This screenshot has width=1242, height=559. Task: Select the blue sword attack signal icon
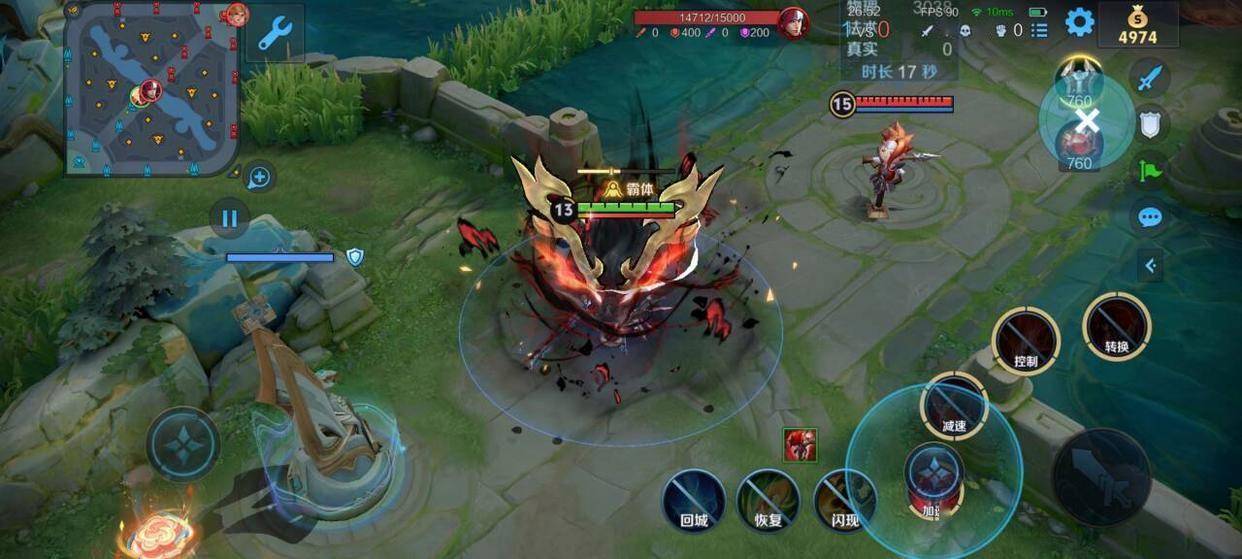pos(1150,76)
